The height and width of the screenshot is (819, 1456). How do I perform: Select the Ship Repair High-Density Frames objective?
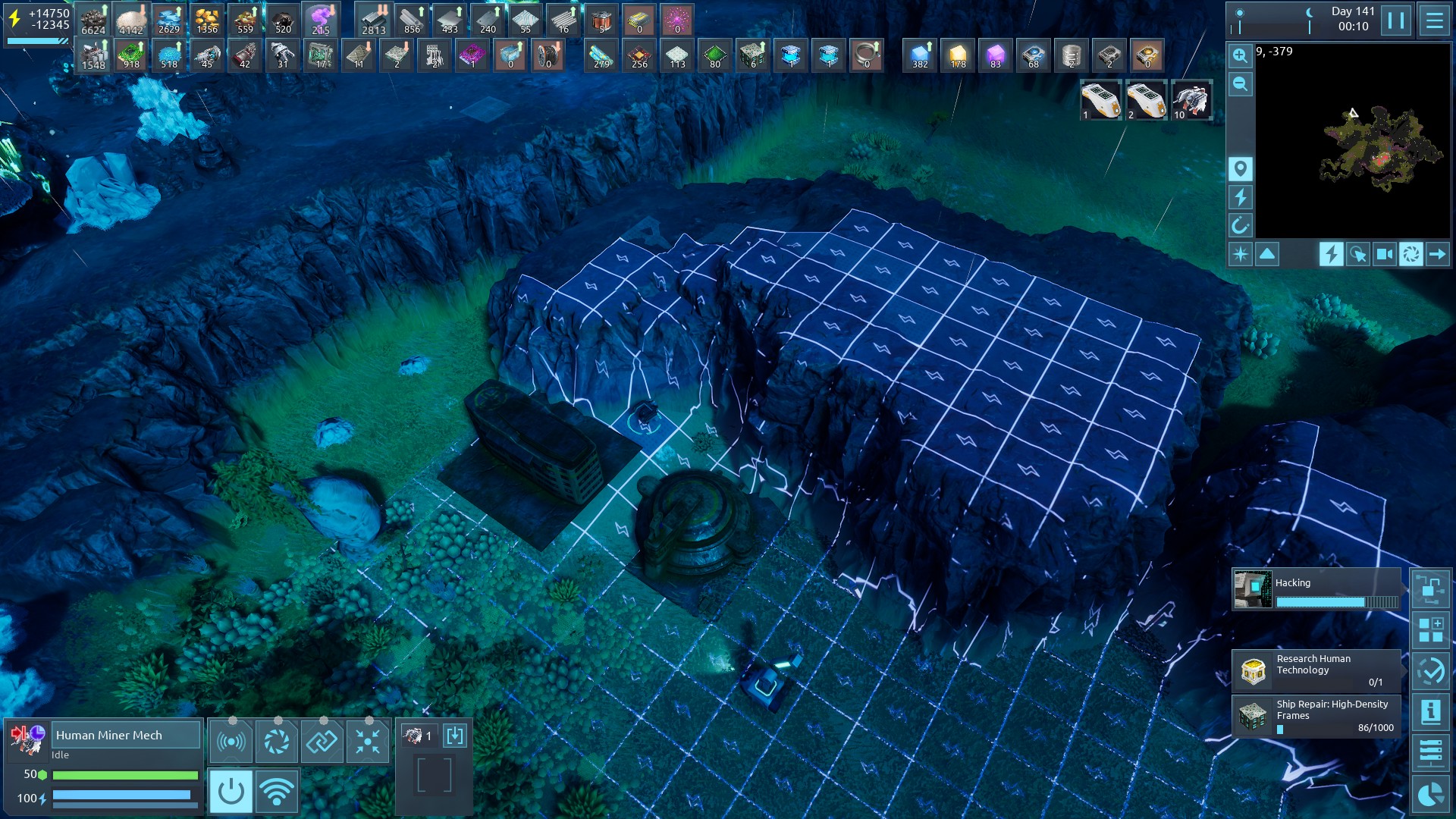point(1316,716)
